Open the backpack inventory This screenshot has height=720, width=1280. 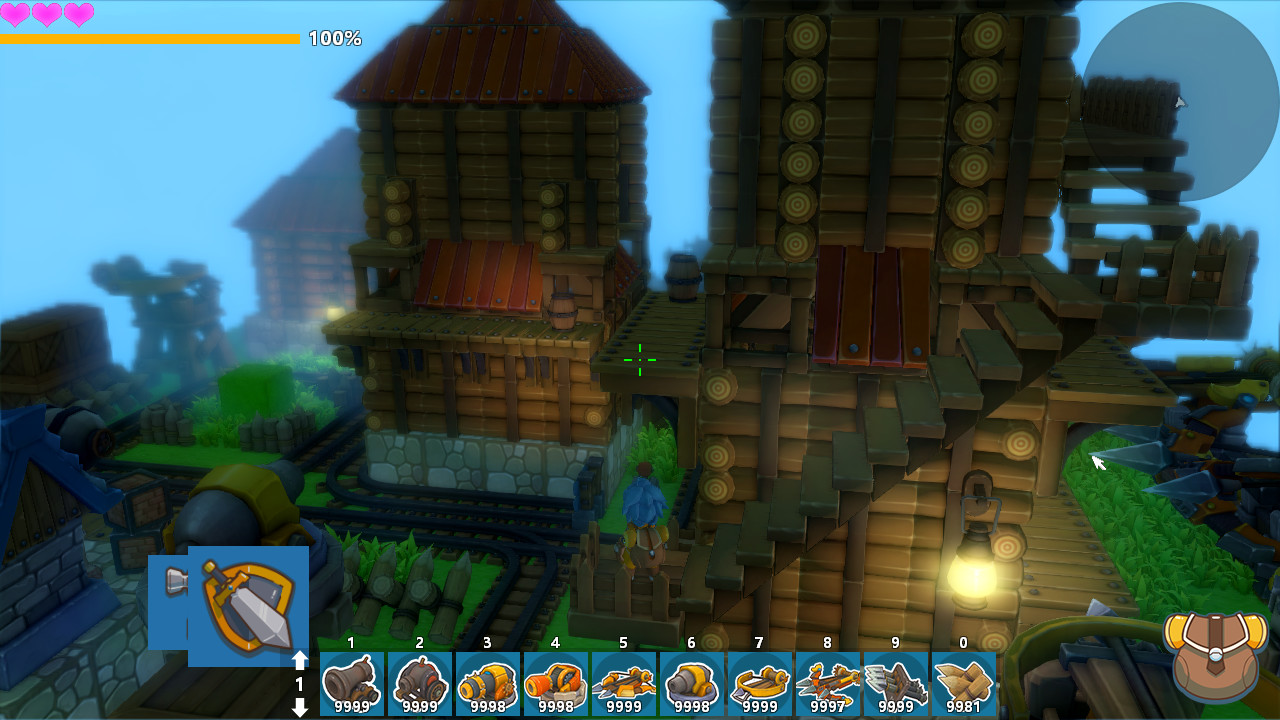point(1215,655)
